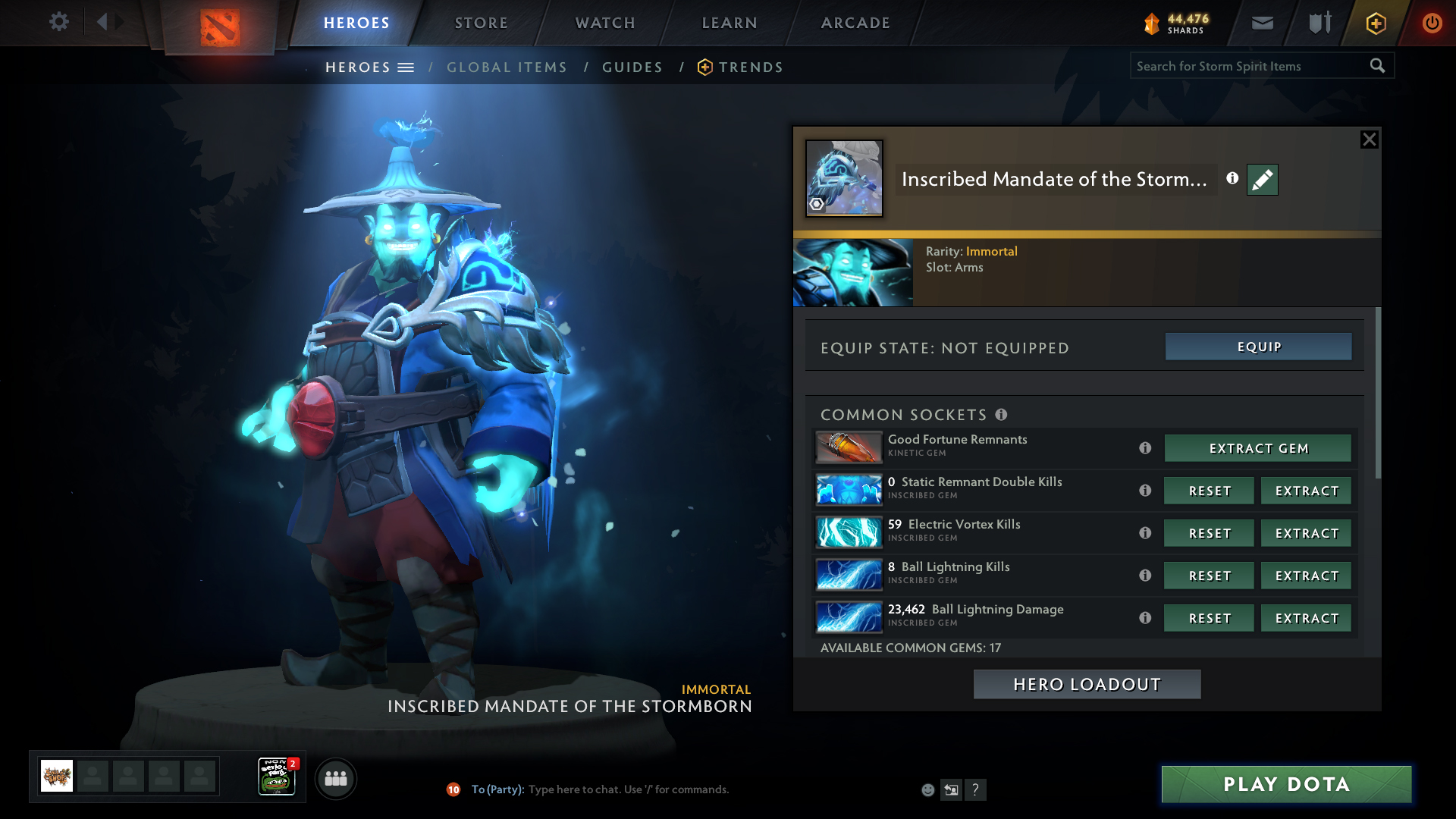Click the Storm Spirit items search field
Screen dimensions: 1456x819
(x=1247, y=66)
